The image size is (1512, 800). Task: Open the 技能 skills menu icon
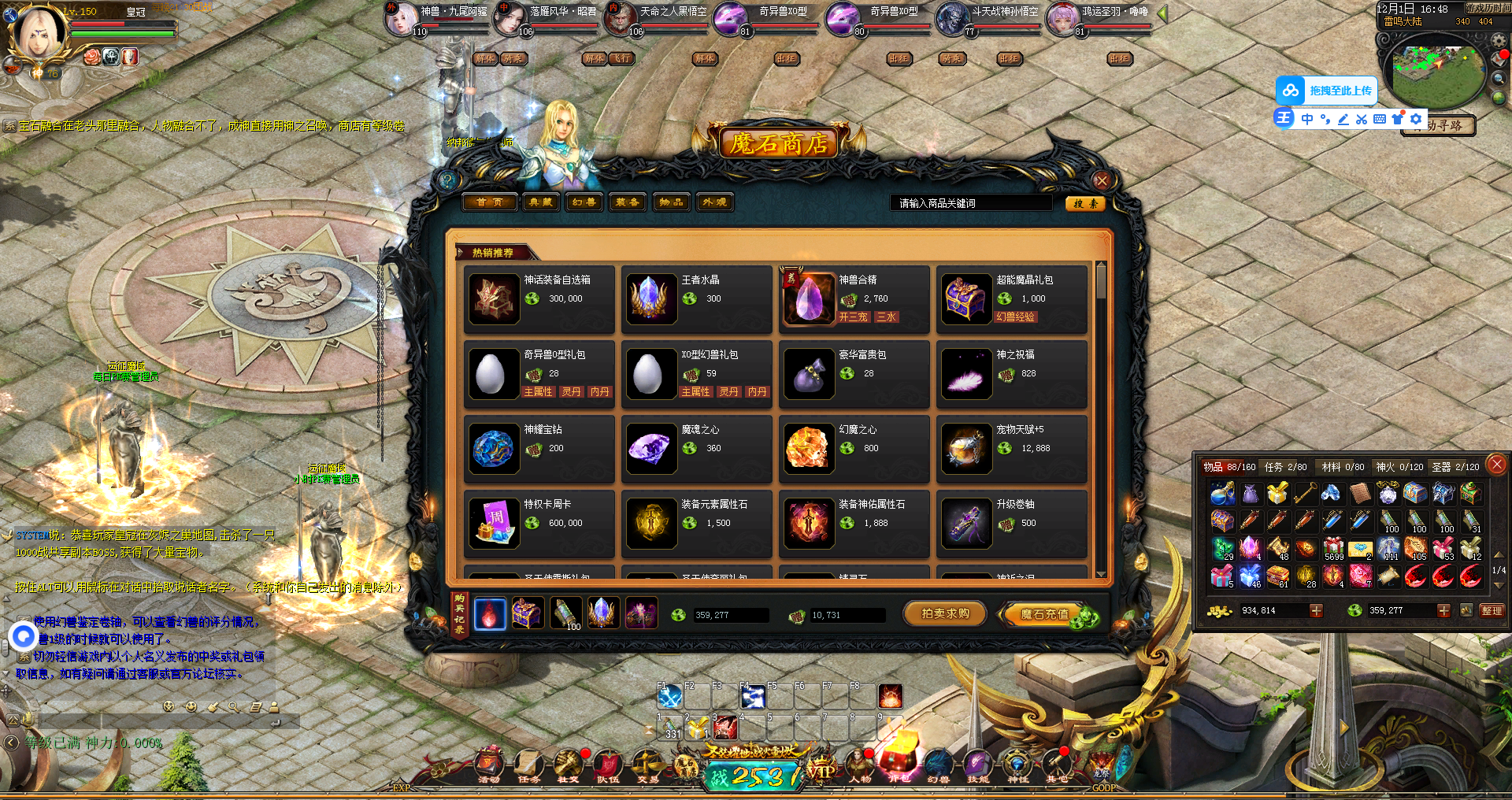pyautogui.click(x=977, y=765)
